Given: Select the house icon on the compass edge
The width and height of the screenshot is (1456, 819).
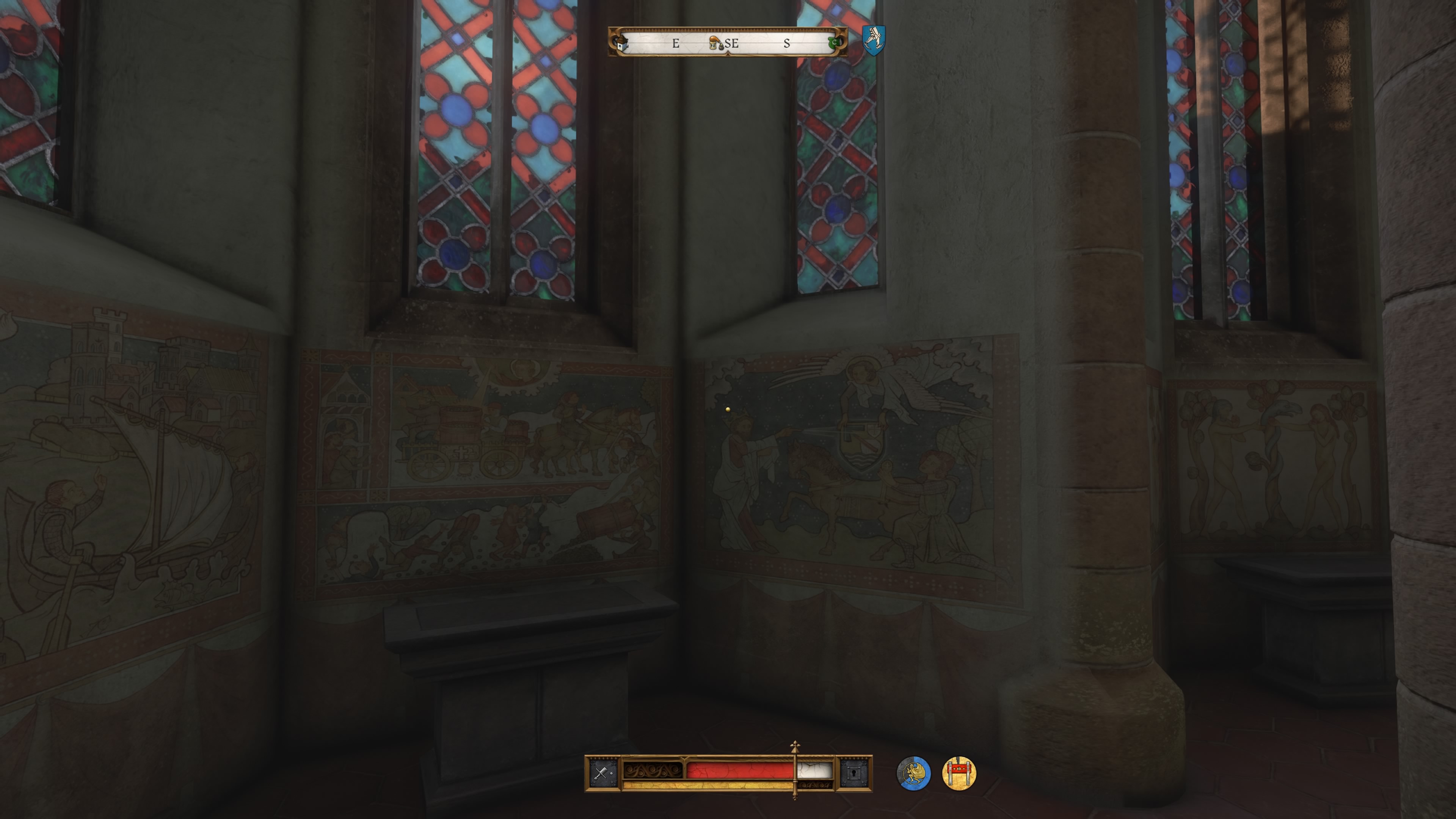Looking at the screenshot, I should point(622,44).
